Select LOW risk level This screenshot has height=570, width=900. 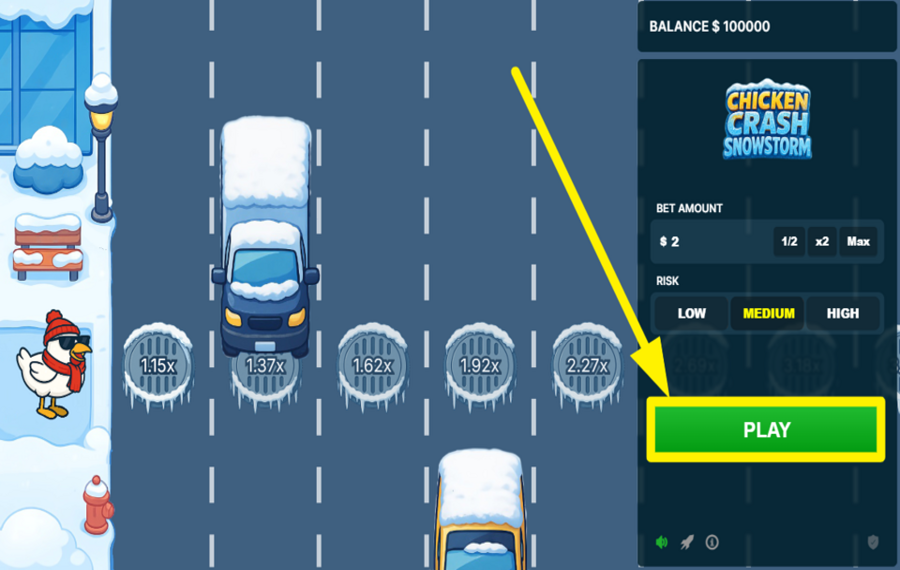point(691,313)
